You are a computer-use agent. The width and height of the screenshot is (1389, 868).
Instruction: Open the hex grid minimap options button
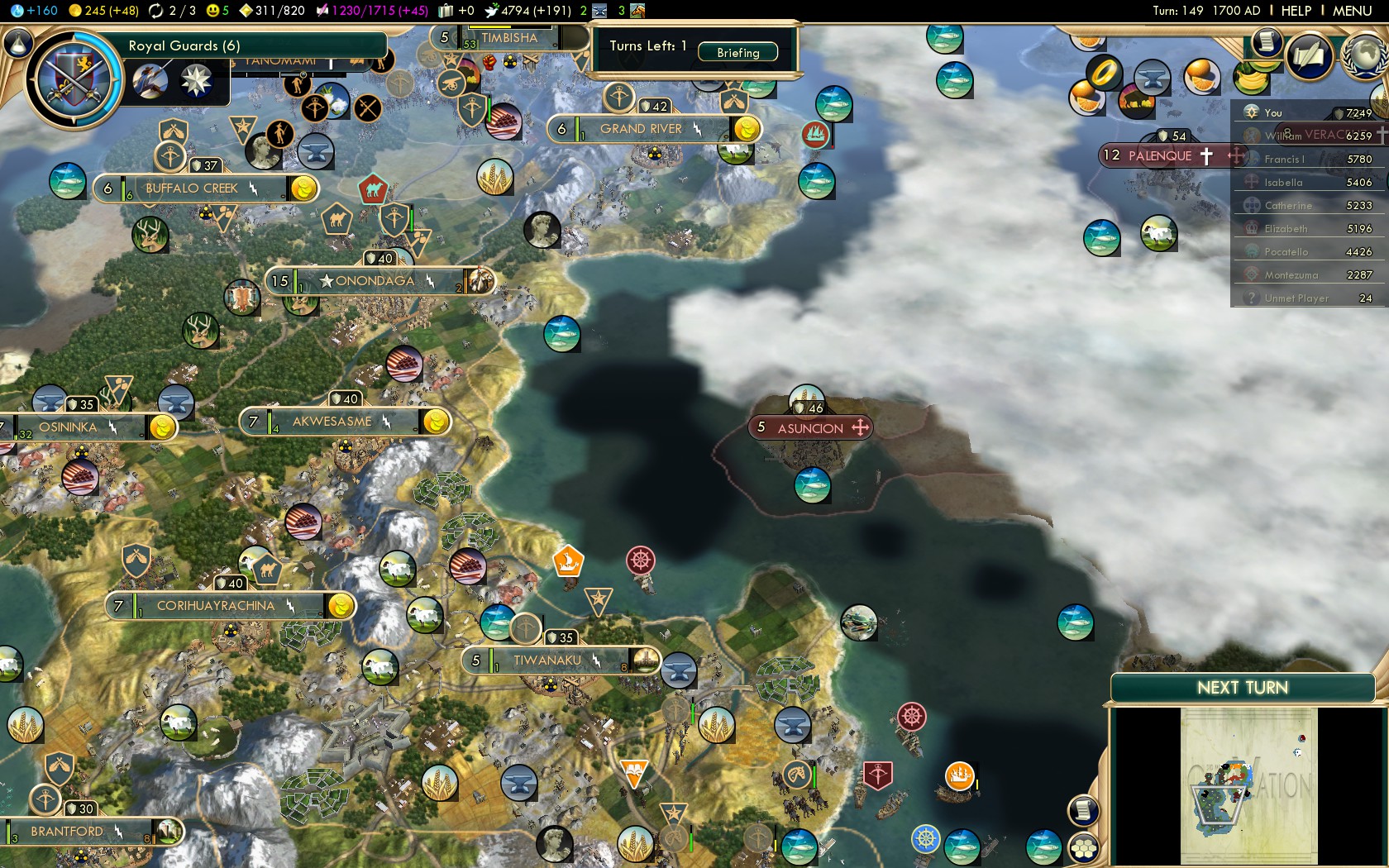click(x=1083, y=848)
